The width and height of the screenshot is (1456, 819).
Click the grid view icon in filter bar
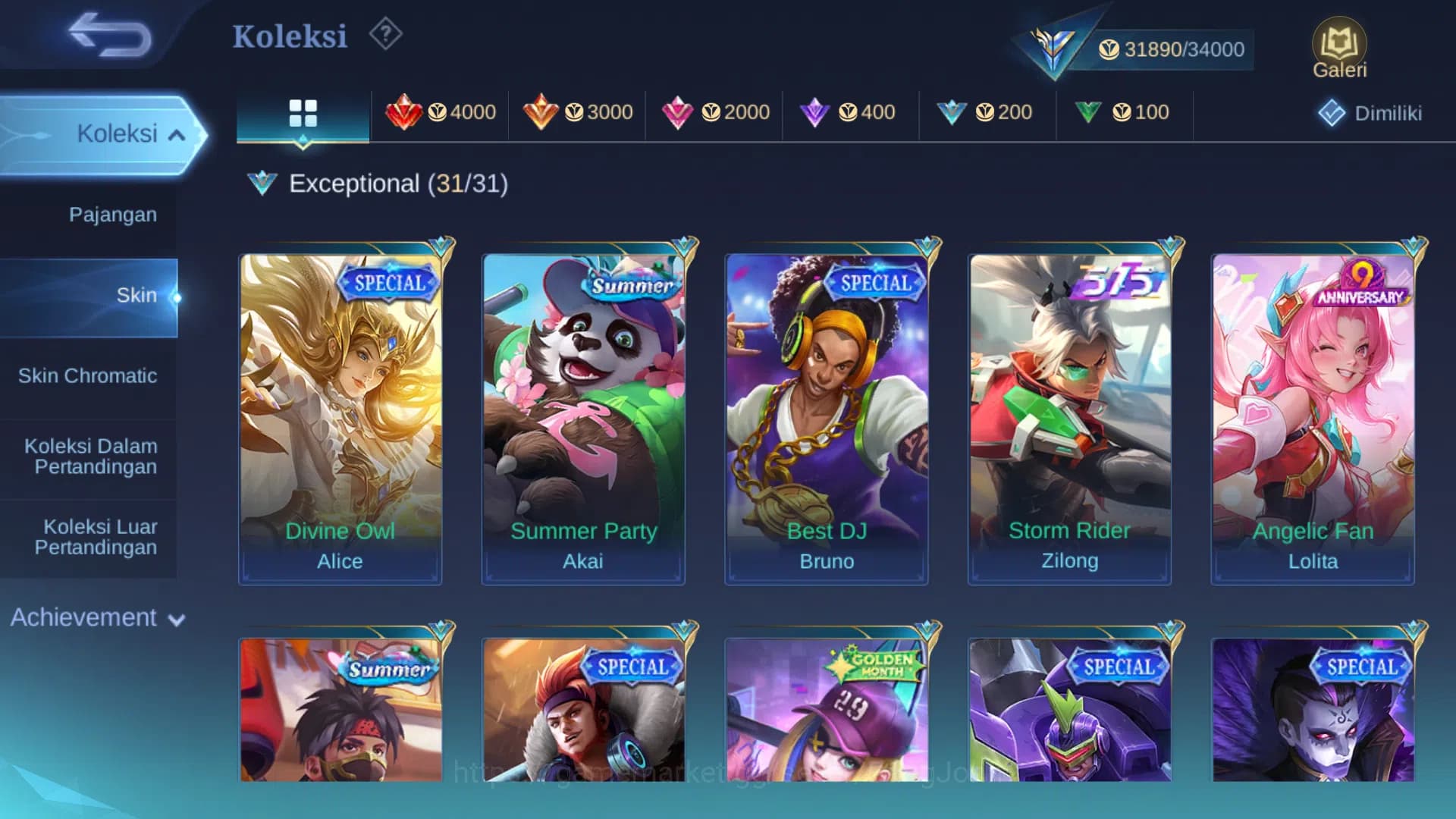(x=302, y=111)
